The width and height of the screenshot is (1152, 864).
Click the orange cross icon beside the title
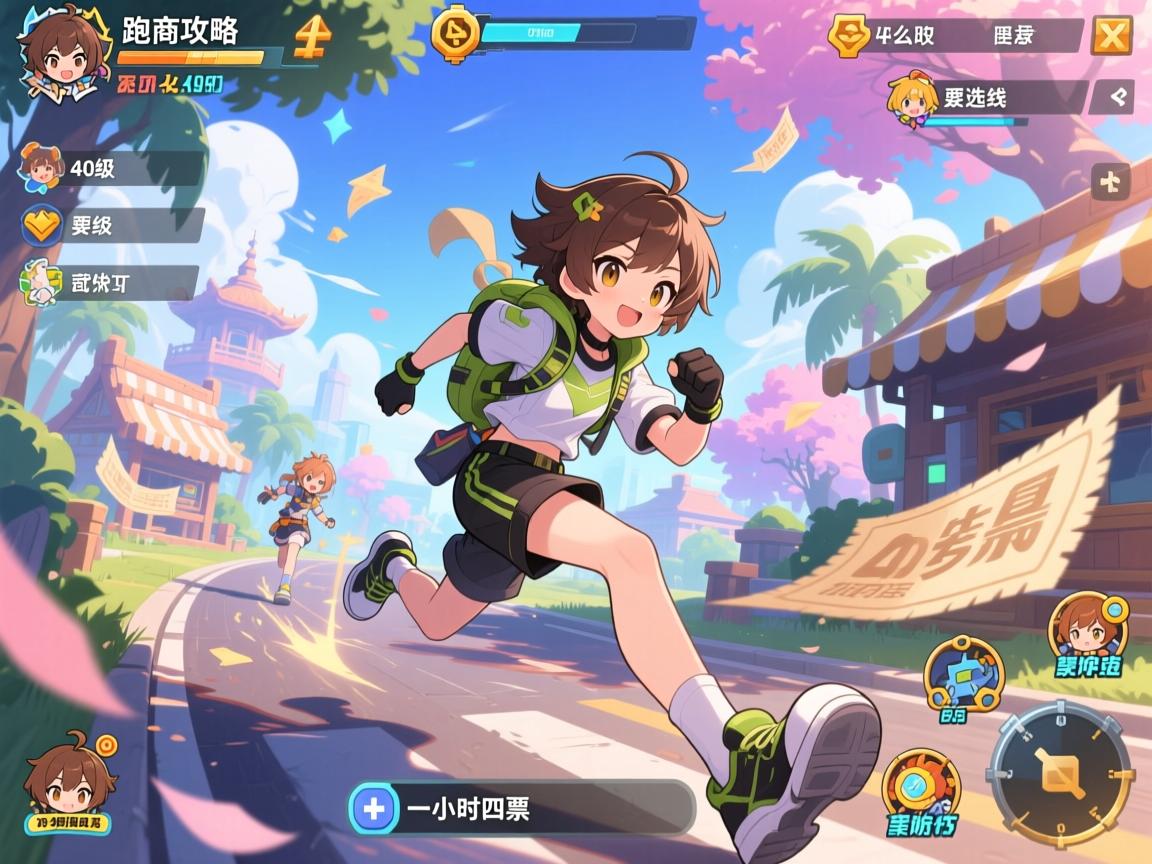click(312, 38)
